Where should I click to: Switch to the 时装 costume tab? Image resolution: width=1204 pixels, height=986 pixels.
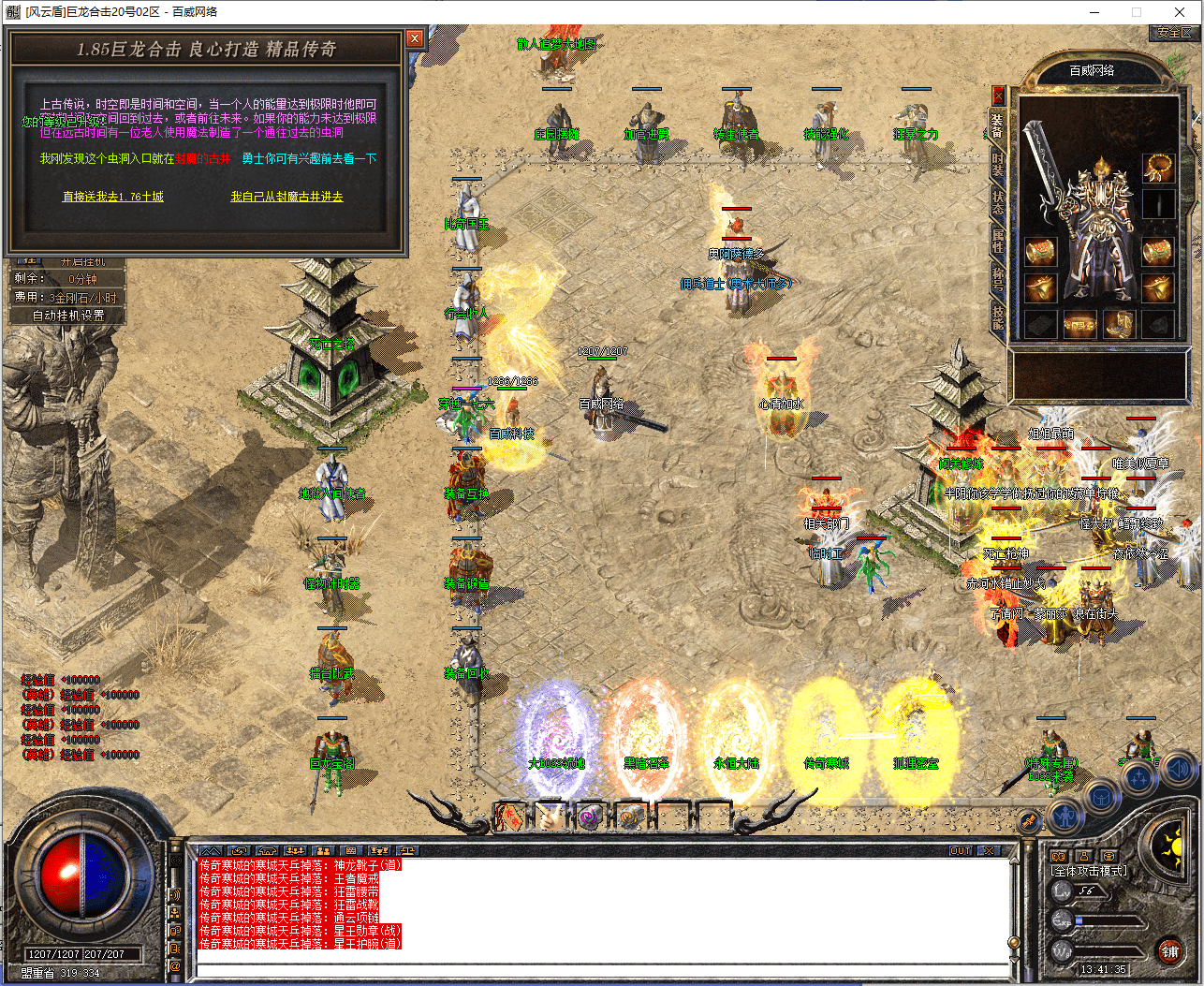click(x=998, y=166)
